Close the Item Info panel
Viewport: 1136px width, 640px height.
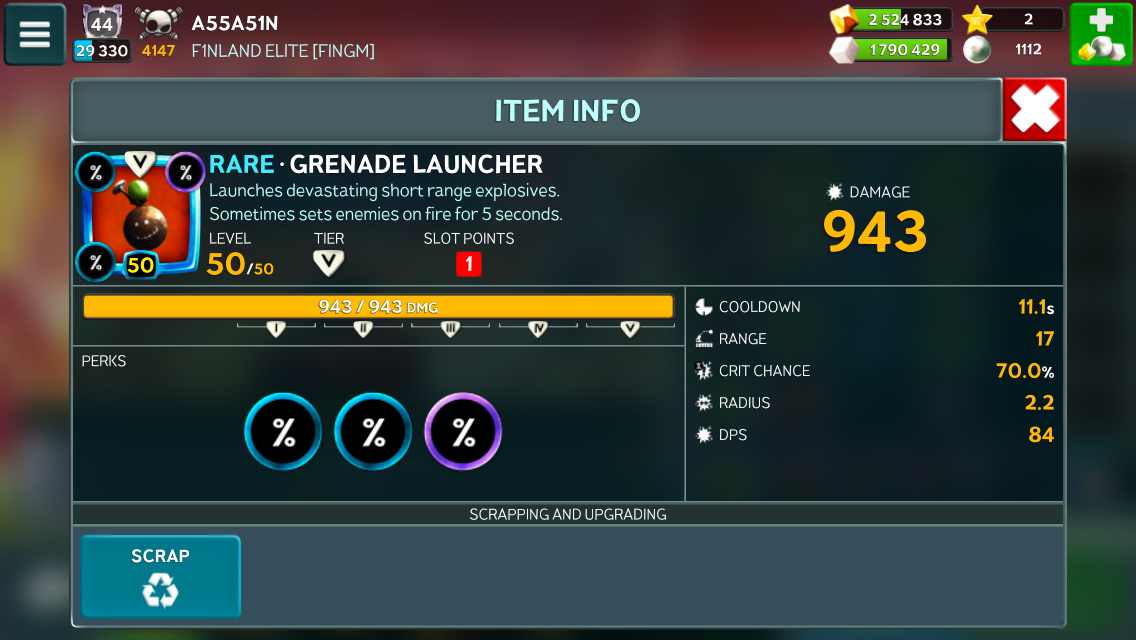point(1034,110)
